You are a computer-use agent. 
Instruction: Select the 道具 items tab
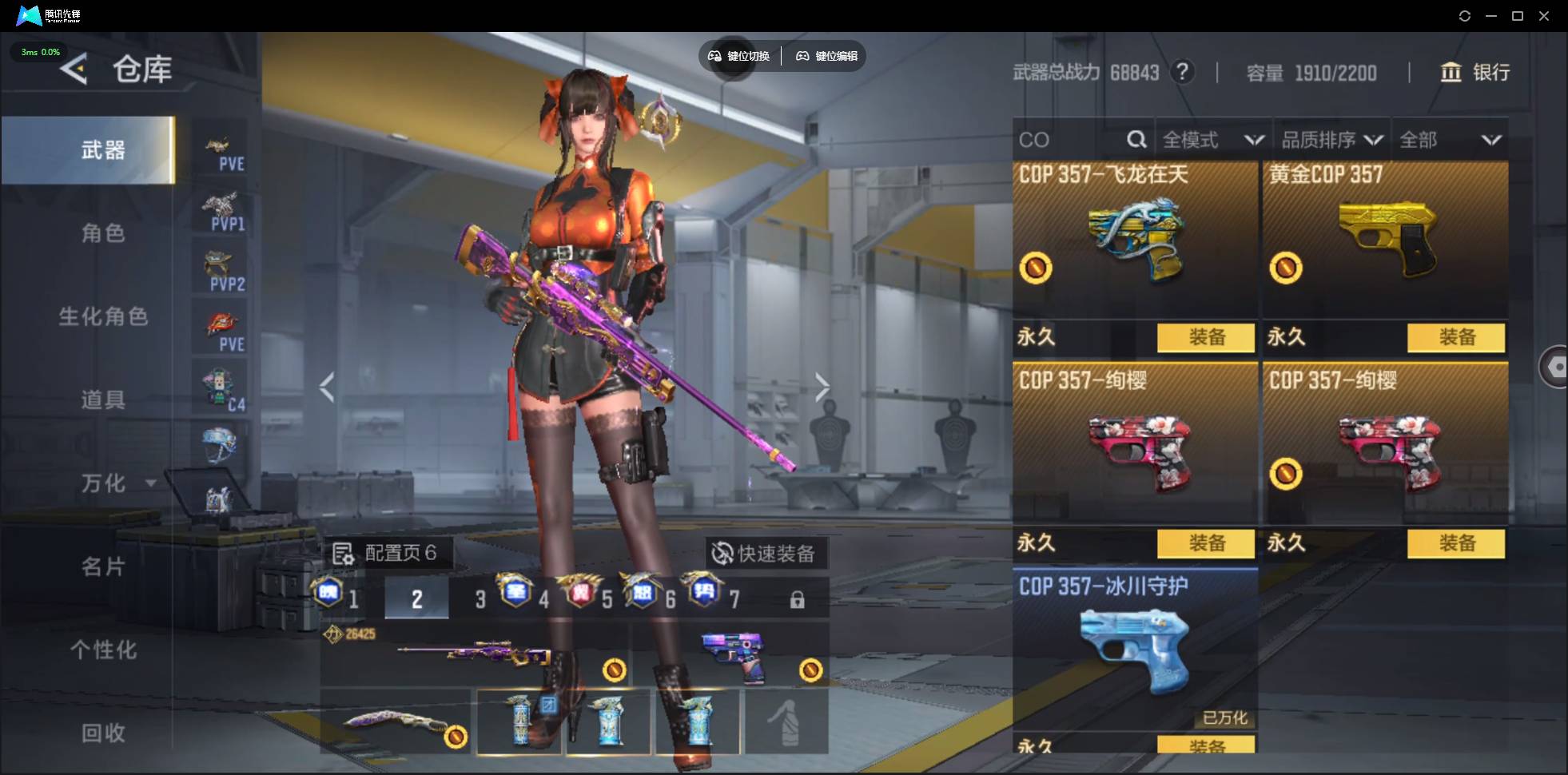[103, 399]
